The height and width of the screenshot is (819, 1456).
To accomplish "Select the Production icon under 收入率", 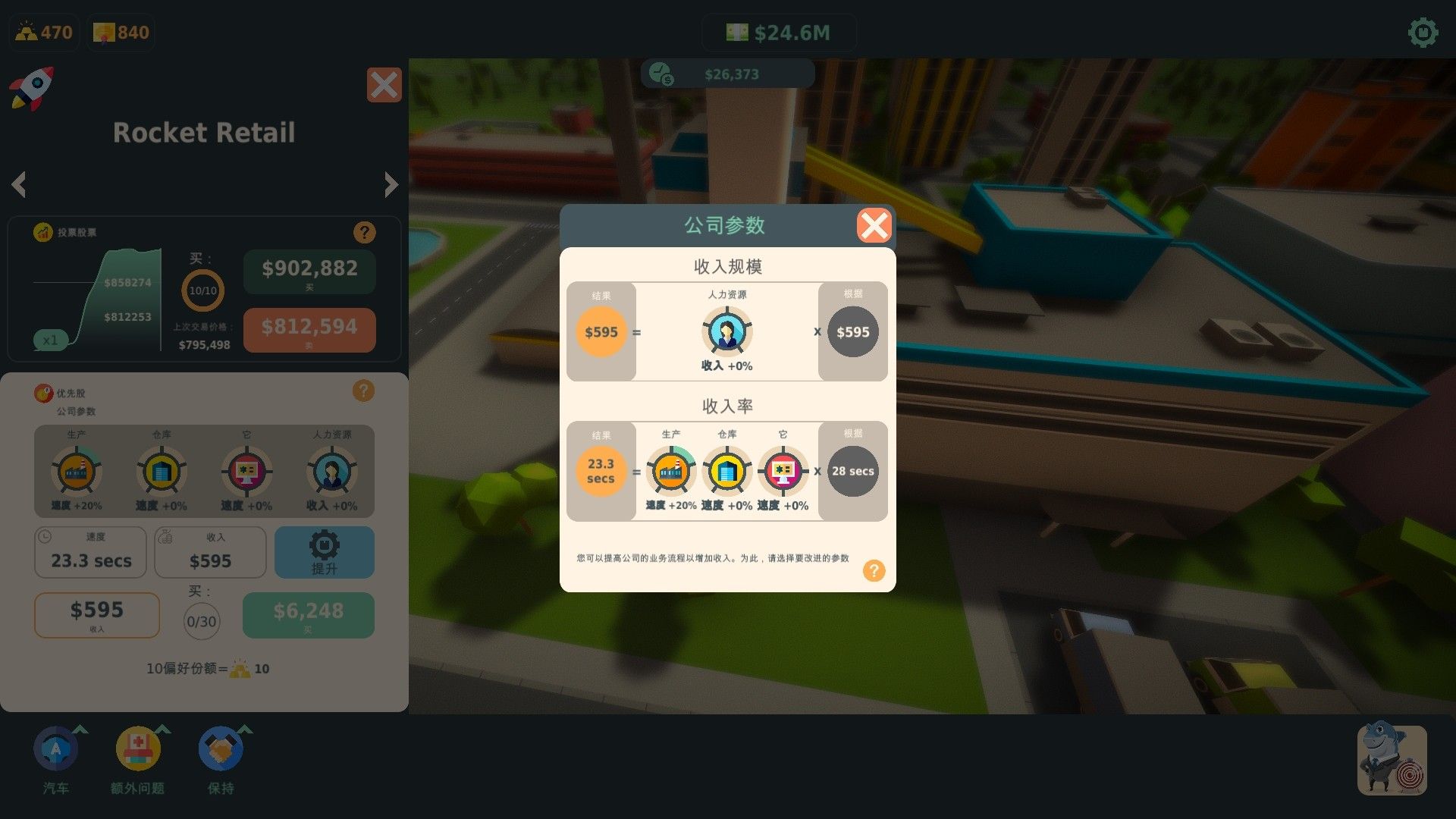I will [x=671, y=470].
